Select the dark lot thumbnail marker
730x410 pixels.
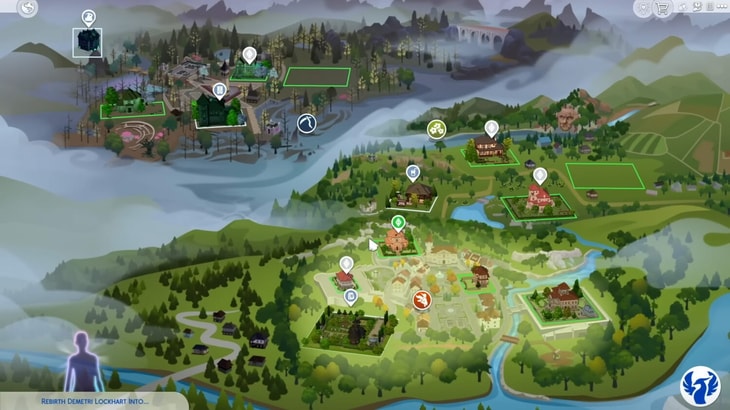(x=87, y=41)
